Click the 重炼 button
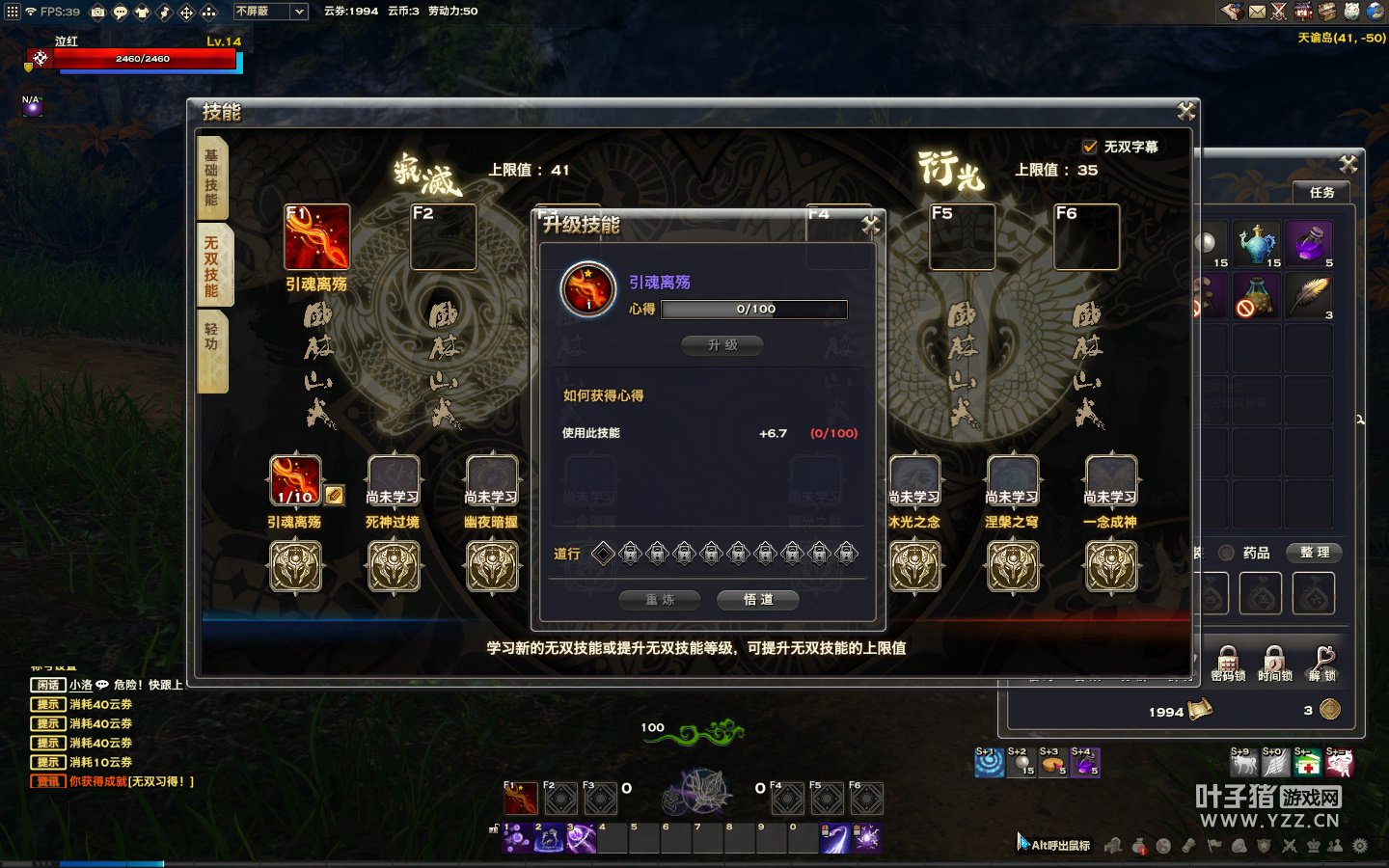1389x868 pixels. (x=660, y=600)
